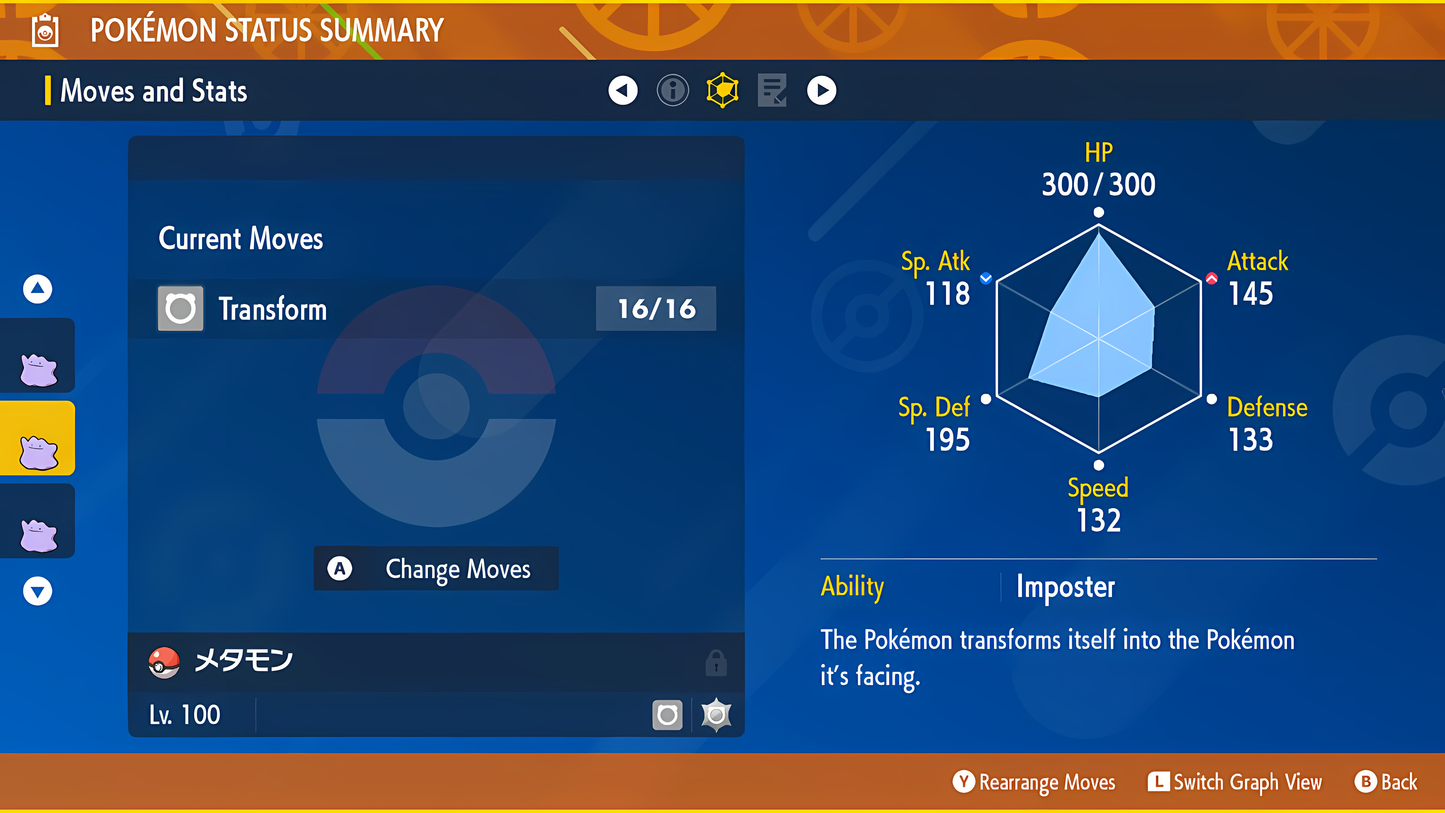The image size is (1445, 813).
Task: Click the highlighted Ditto in party sidebar
Action: tap(38, 437)
